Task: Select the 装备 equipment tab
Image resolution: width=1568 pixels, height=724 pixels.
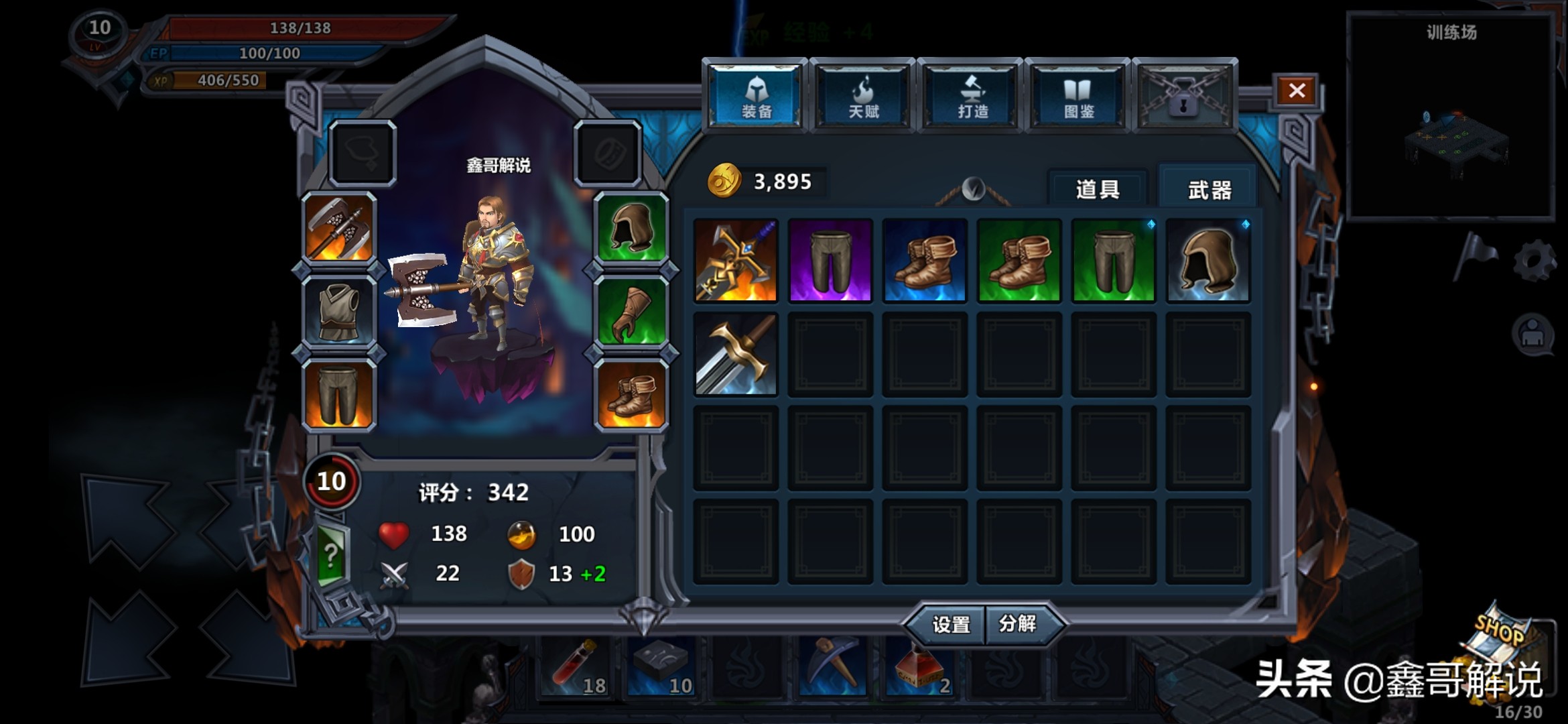Action: [x=756, y=97]
